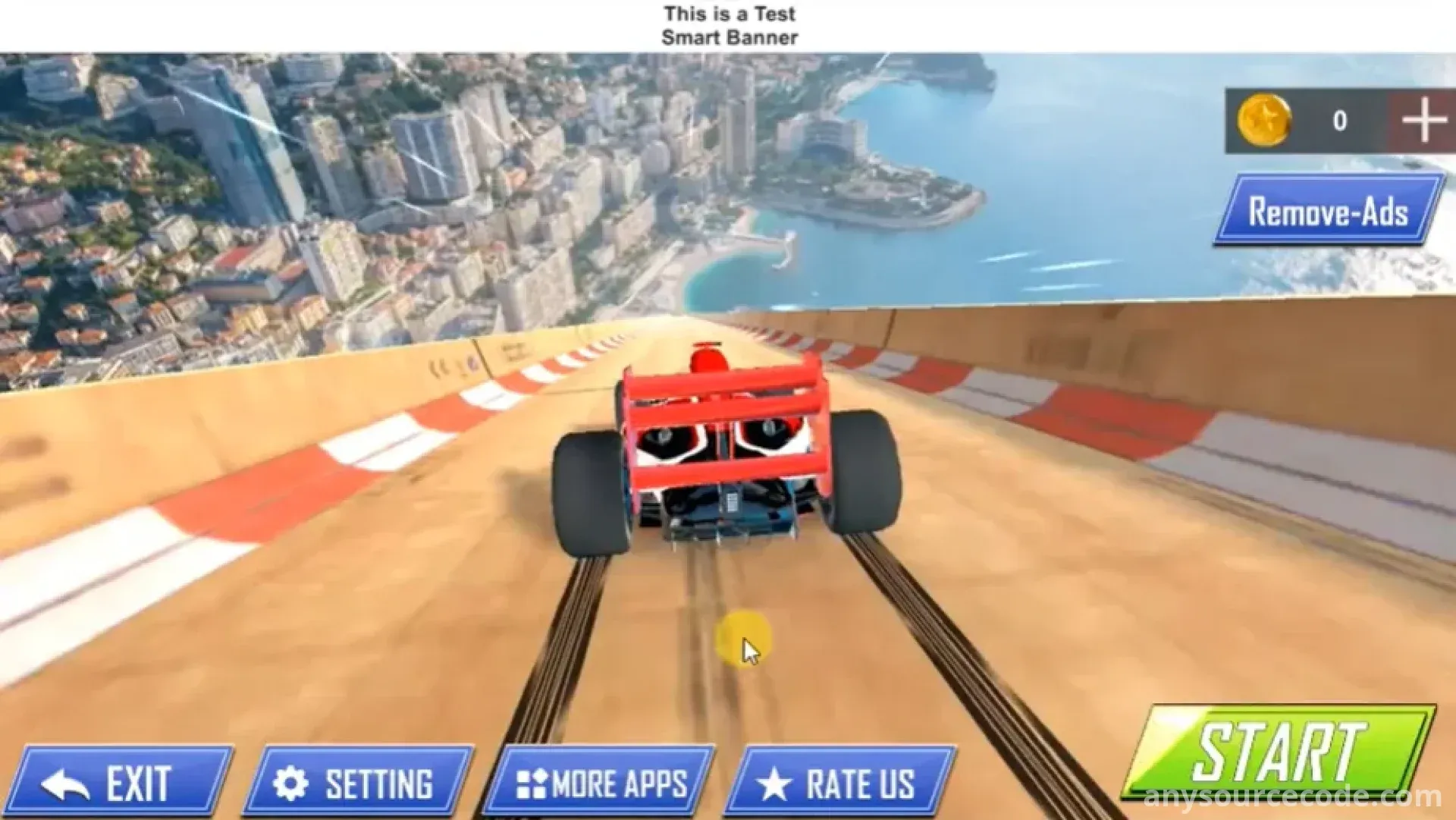This screenshot has width=1456, height=820.
Task: Exit the game via the EXIT button
Action: coord(120,782)
